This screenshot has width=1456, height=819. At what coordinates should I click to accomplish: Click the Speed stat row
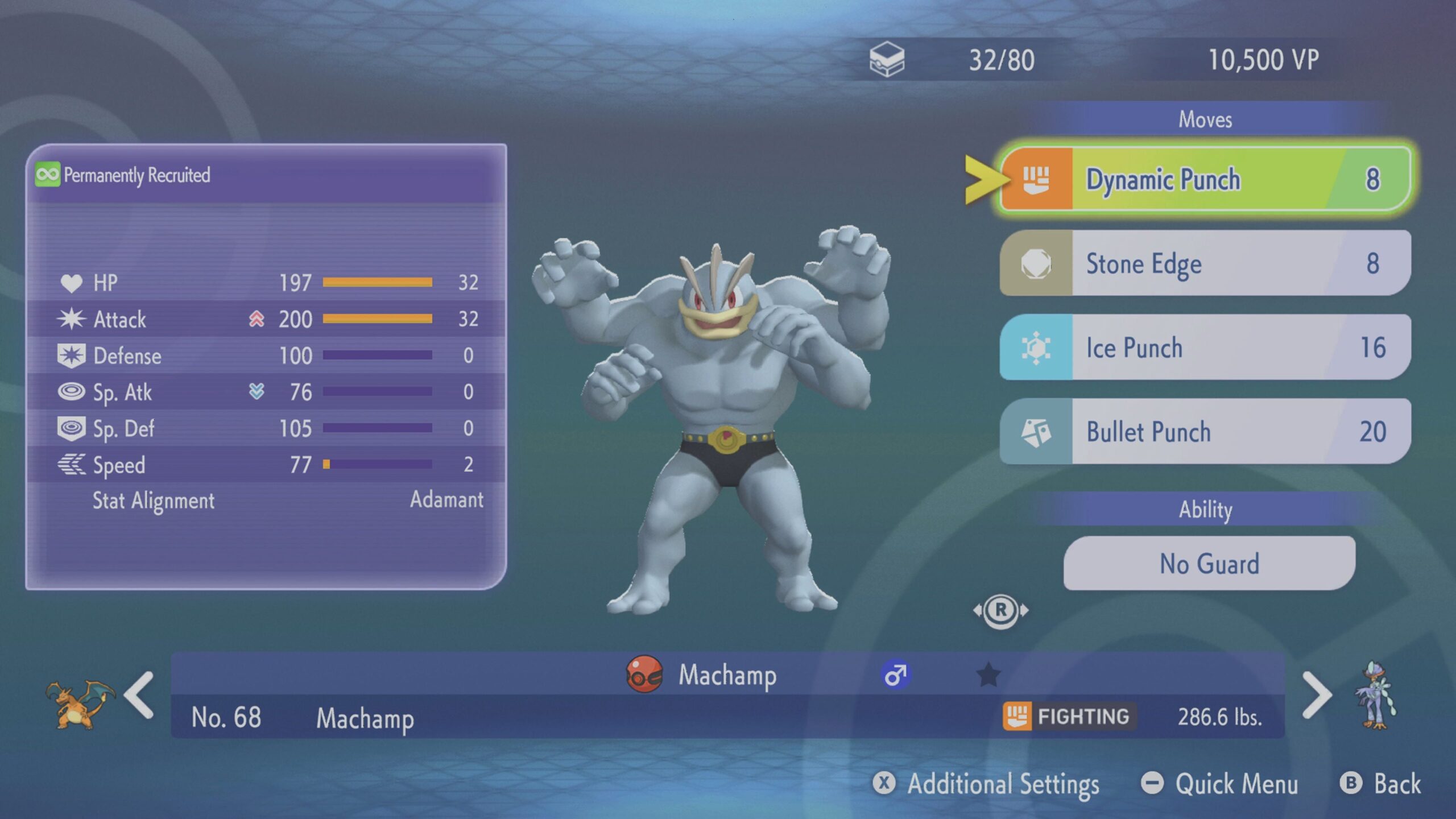pos(266,465)
